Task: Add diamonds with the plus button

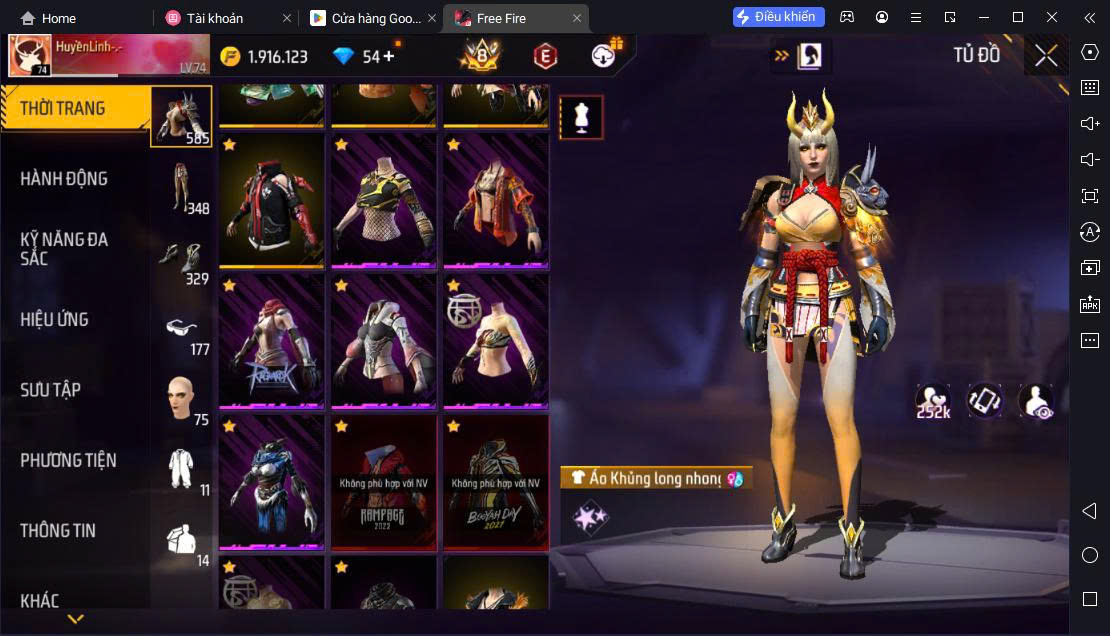Action: 388,56
